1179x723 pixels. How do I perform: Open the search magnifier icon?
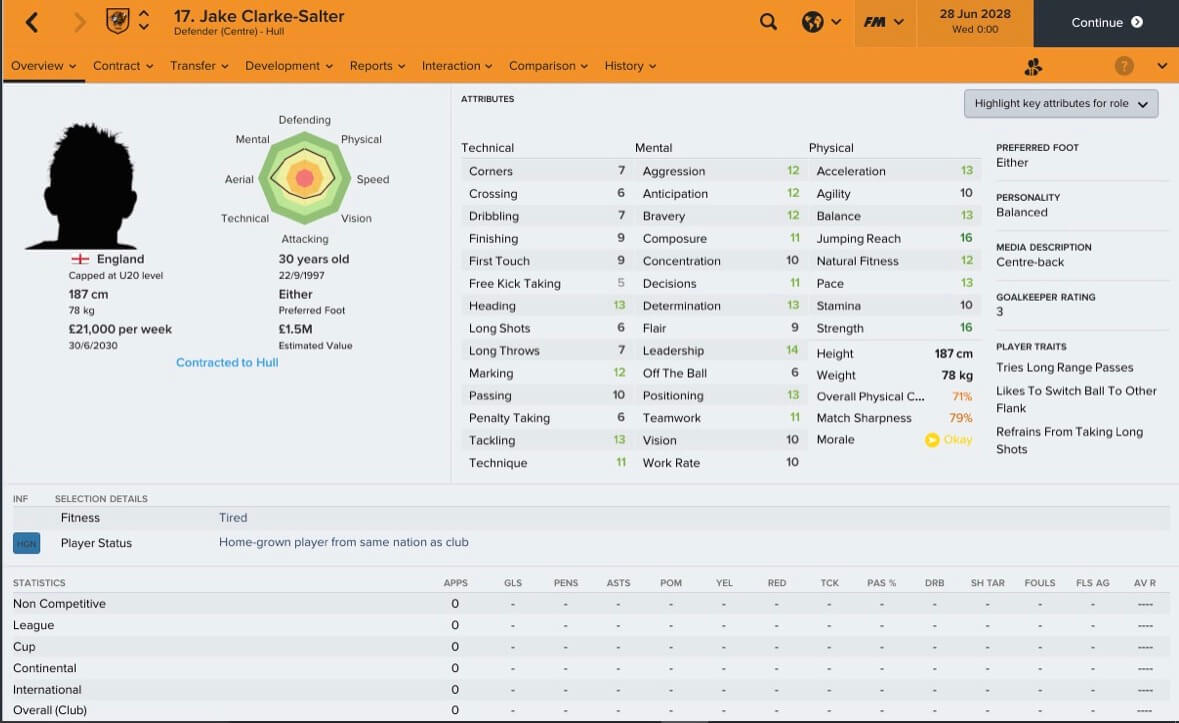(x=768, y=22)
